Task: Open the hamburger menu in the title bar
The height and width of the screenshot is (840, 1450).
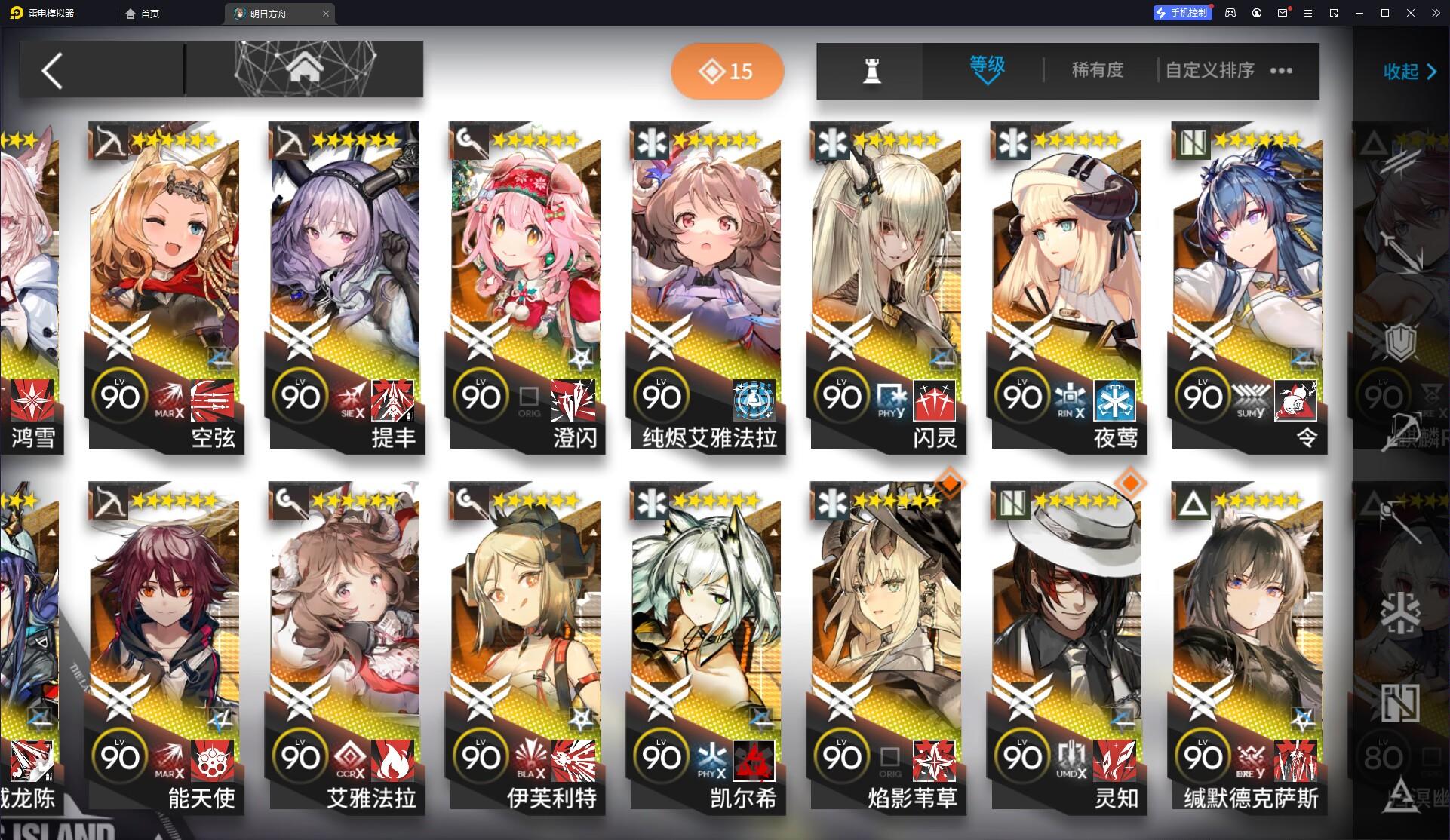Action: [1307, 13]
